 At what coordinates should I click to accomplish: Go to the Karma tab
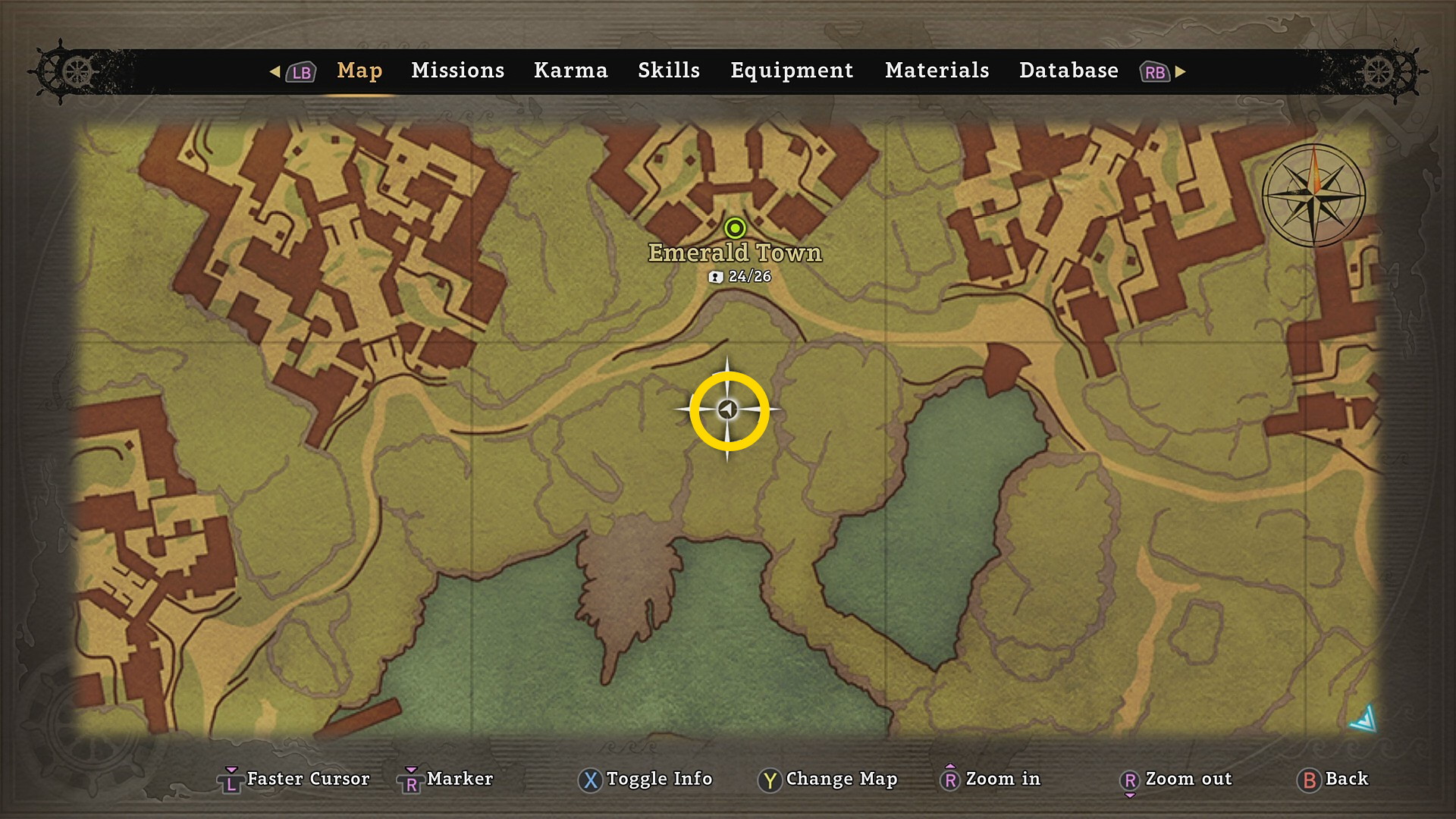point(570,71)
